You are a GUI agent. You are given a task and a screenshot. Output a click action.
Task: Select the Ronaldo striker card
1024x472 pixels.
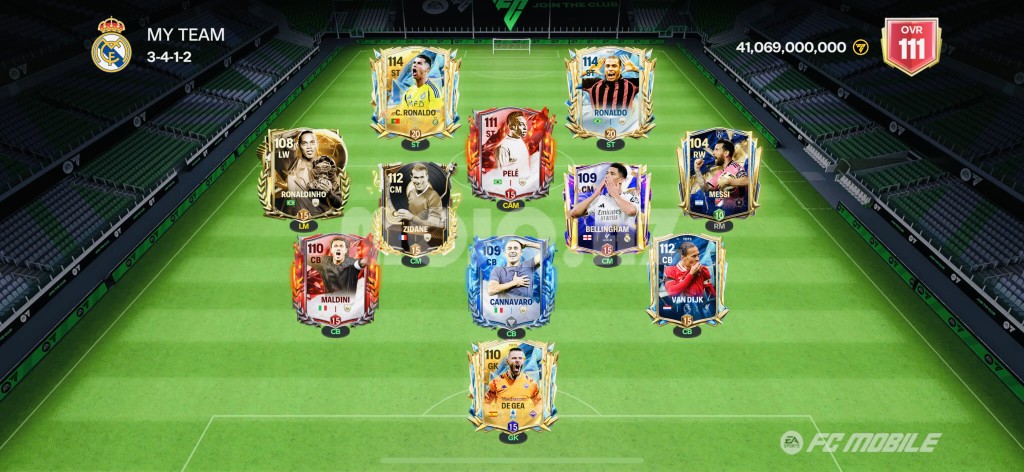(610, 91)
